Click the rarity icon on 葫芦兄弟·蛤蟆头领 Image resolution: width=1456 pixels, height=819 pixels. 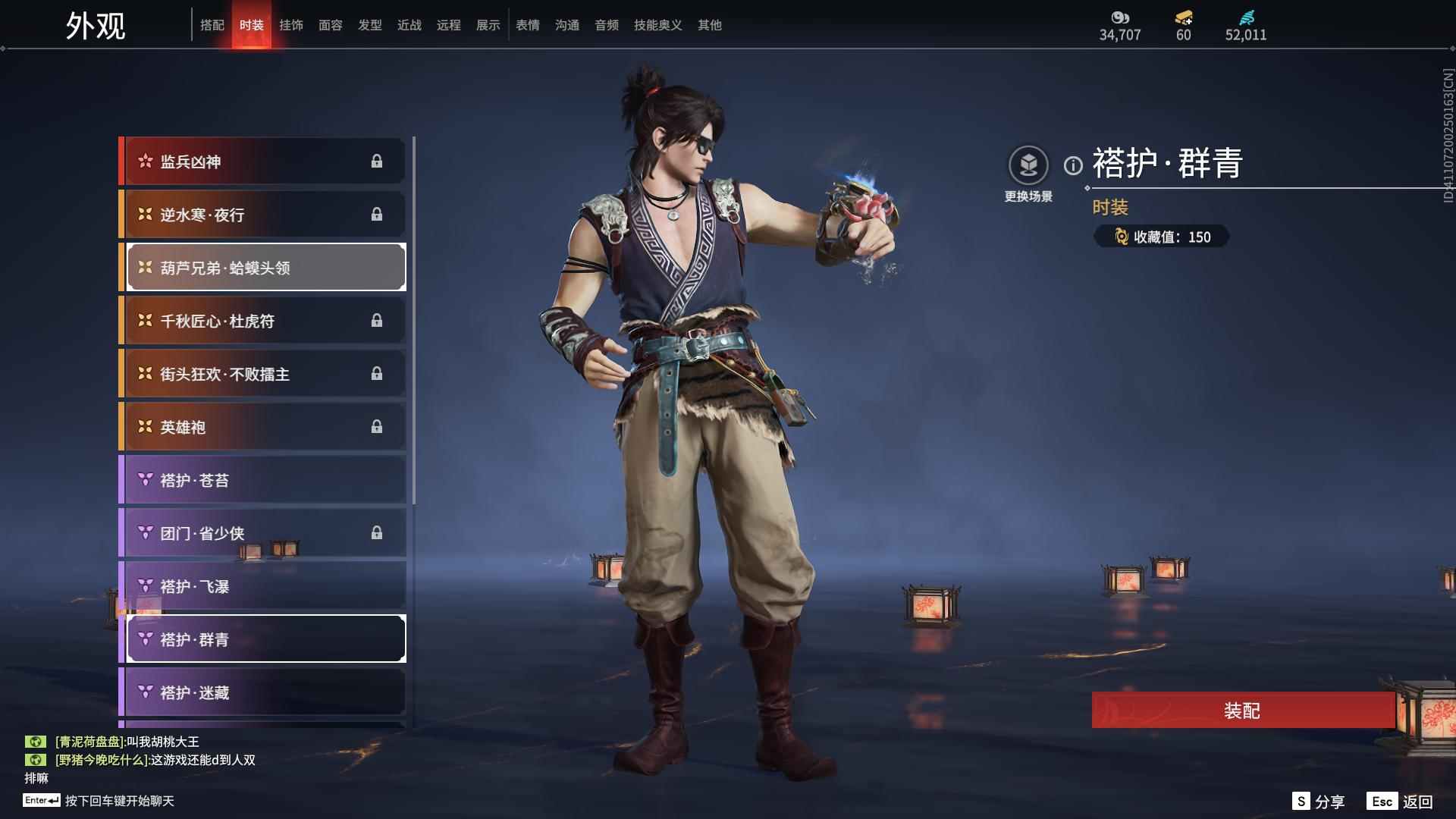click(x=144, y=267)
